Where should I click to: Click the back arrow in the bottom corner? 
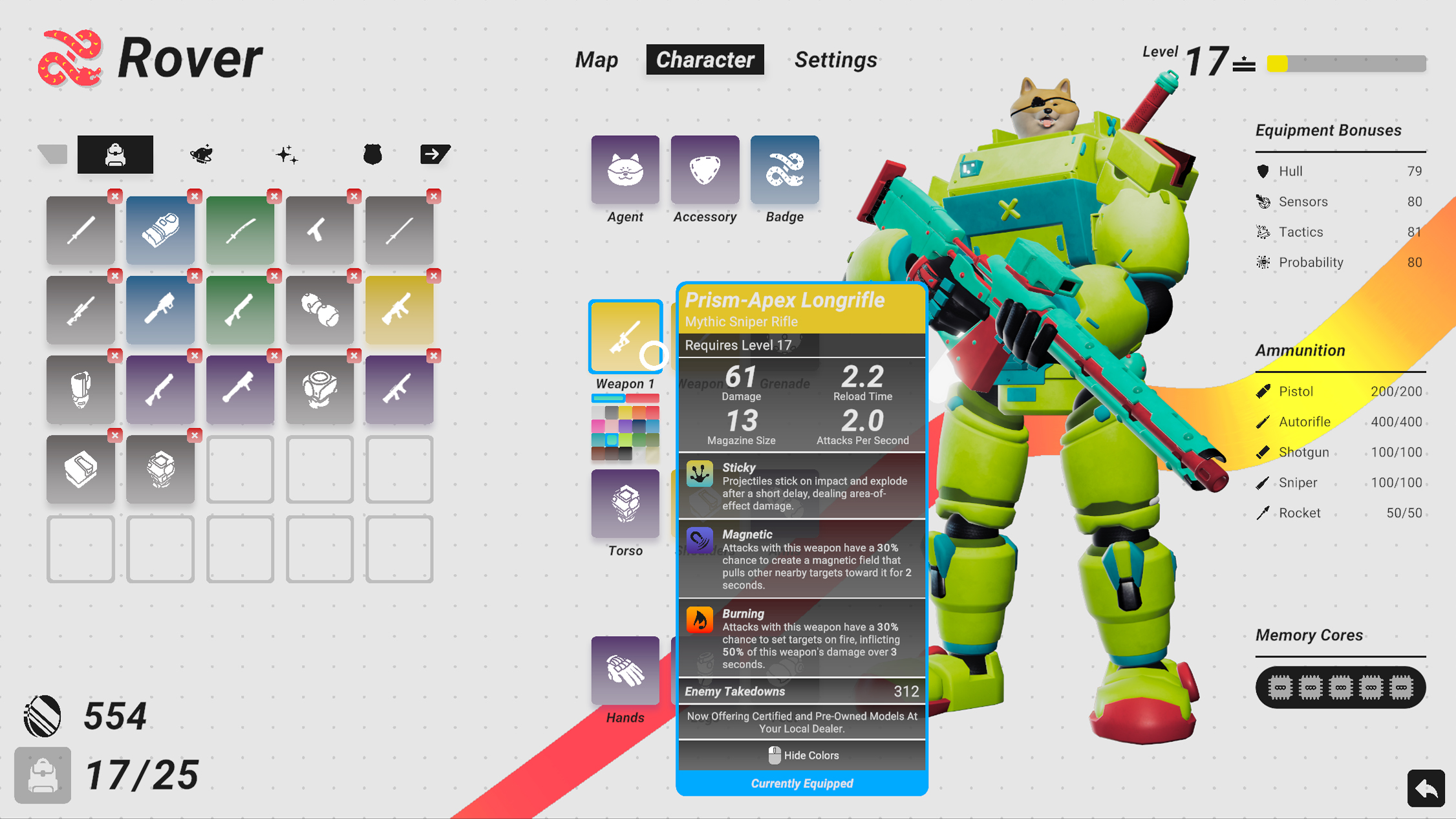point(1425,788)
